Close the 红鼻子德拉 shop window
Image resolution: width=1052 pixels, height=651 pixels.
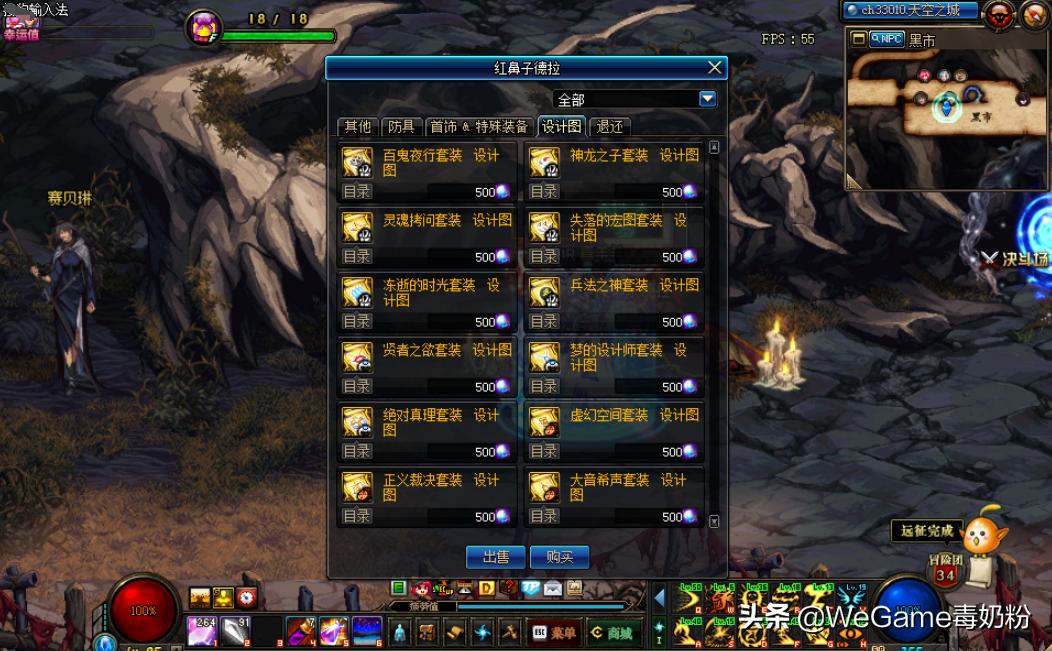[714, 68]
